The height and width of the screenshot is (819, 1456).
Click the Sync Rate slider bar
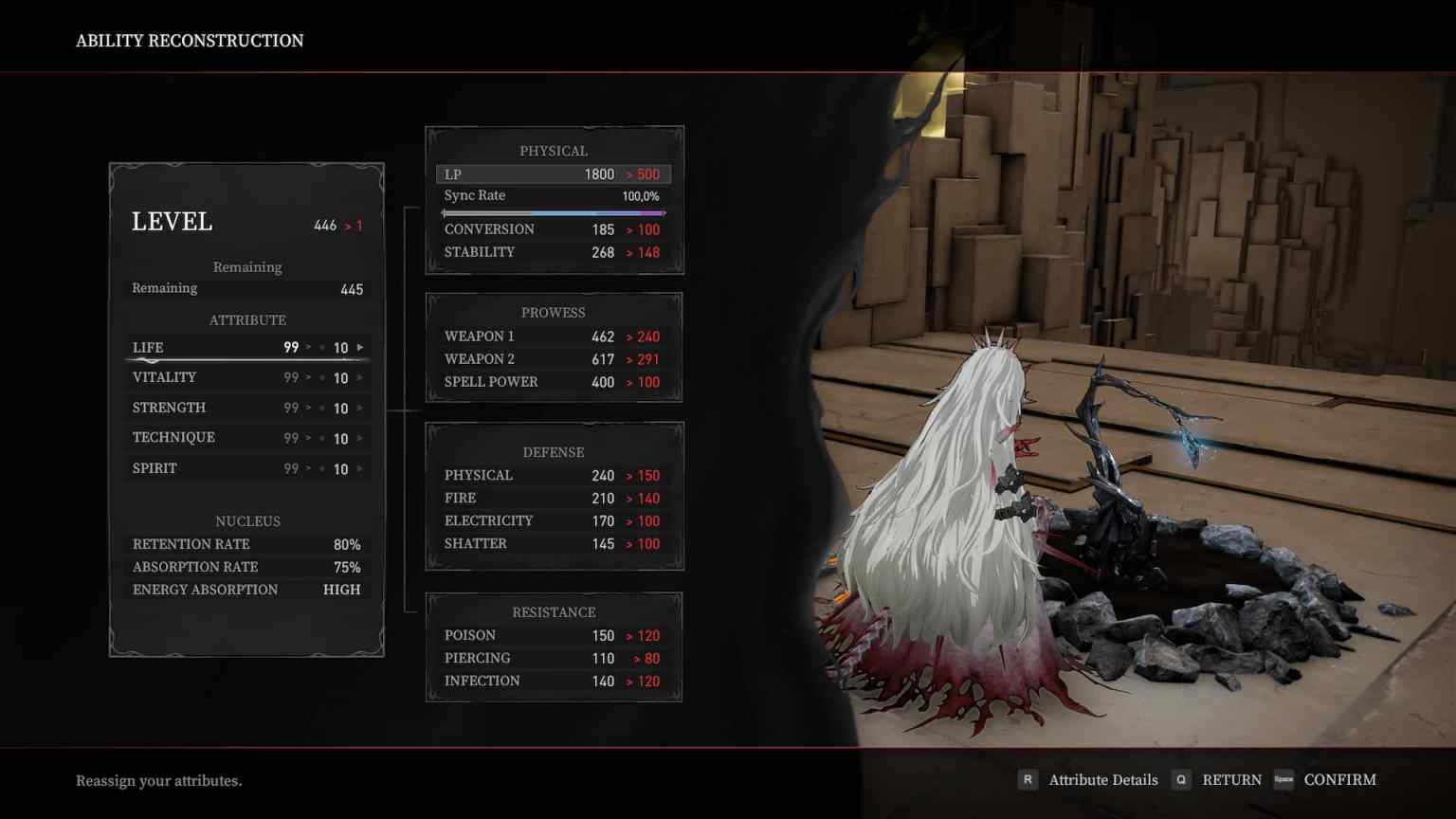[x=555, y=212]
